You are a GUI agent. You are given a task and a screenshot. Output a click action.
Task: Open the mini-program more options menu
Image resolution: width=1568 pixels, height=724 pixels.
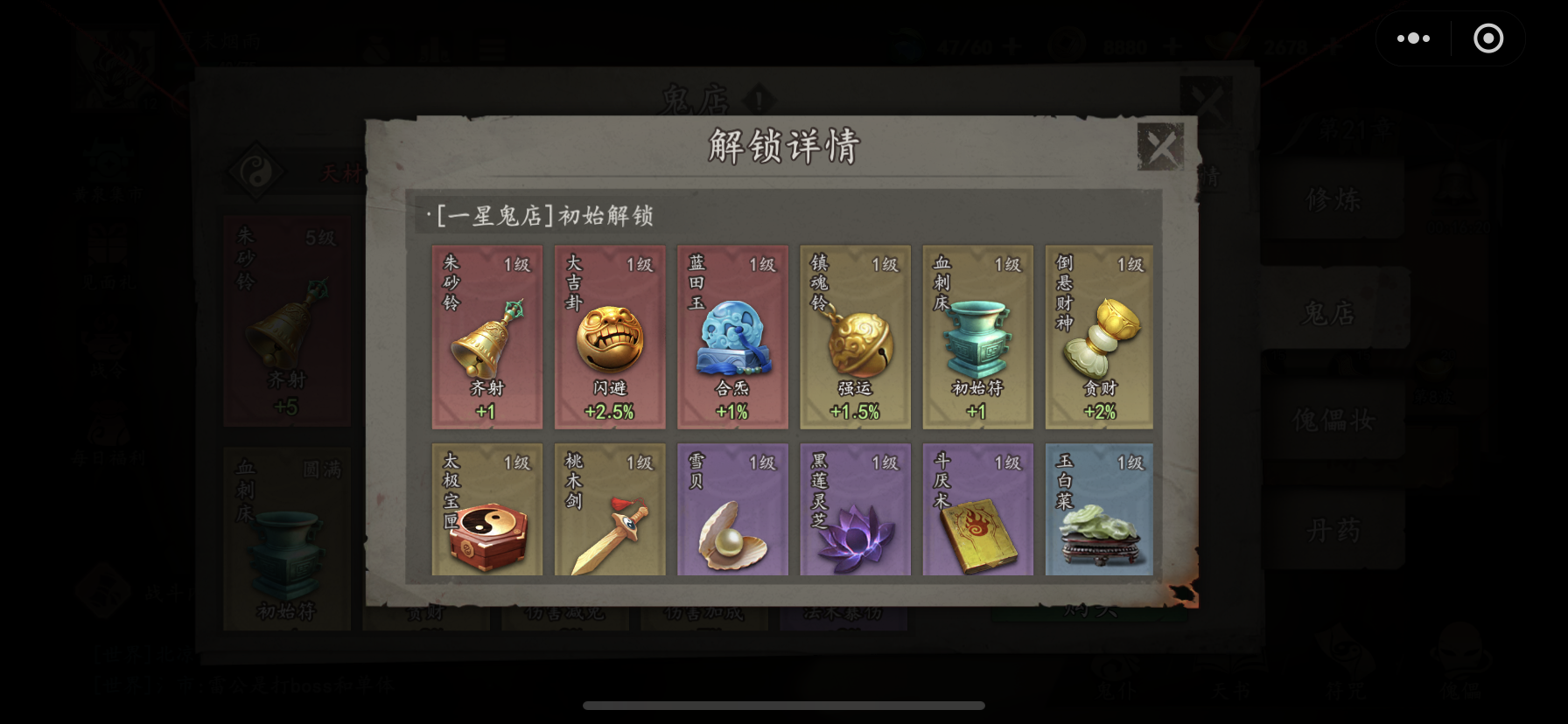click(x=1412, y=38)
